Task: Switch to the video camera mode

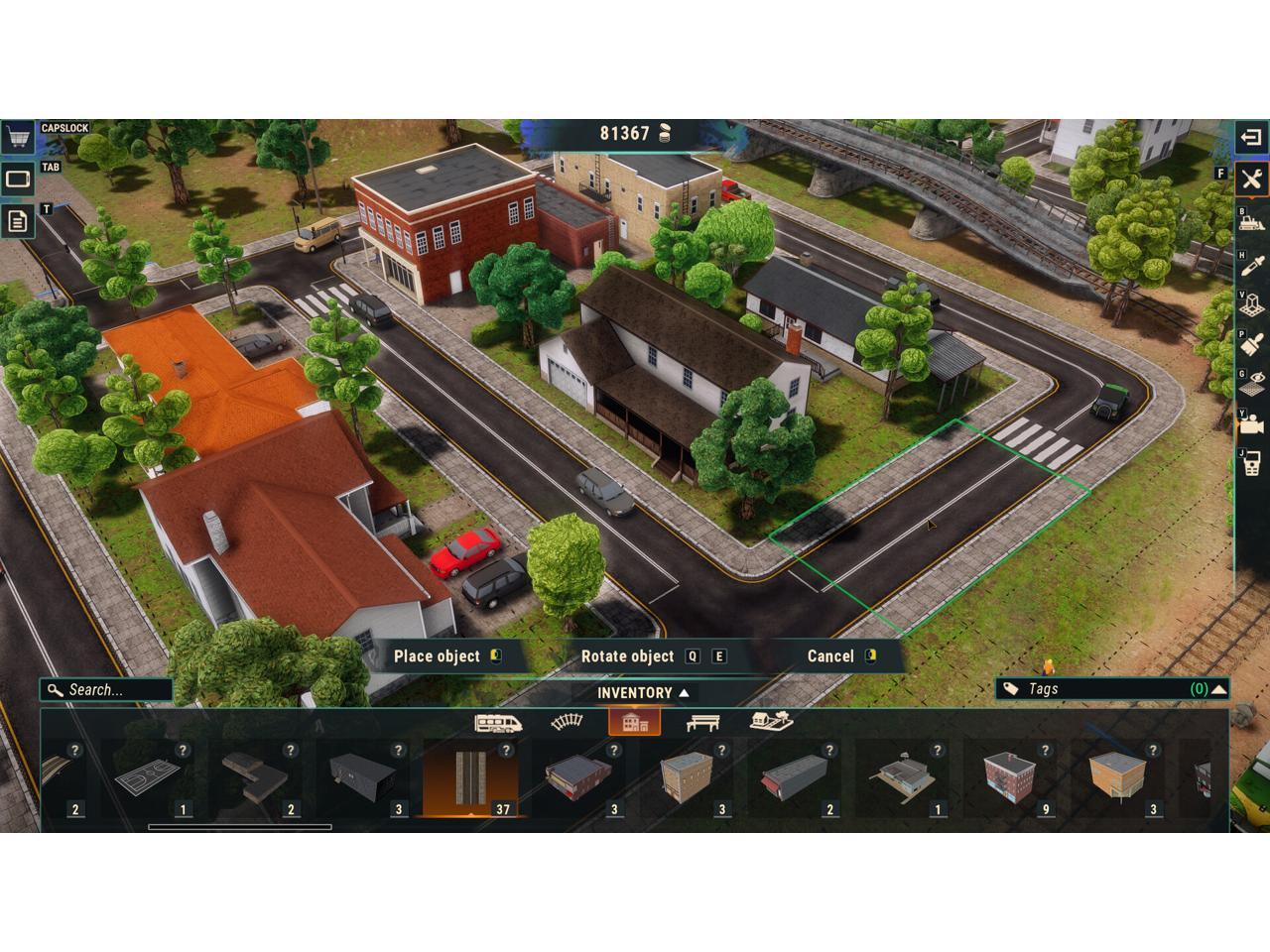Action: click(x=1251, y=424)
